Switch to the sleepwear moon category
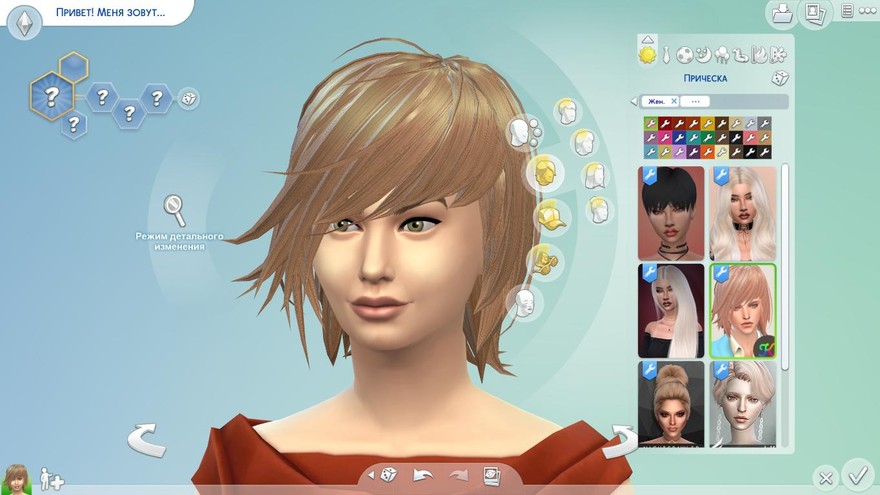The width and height of the screenshot is (880, 495). (x=703, y=54)
